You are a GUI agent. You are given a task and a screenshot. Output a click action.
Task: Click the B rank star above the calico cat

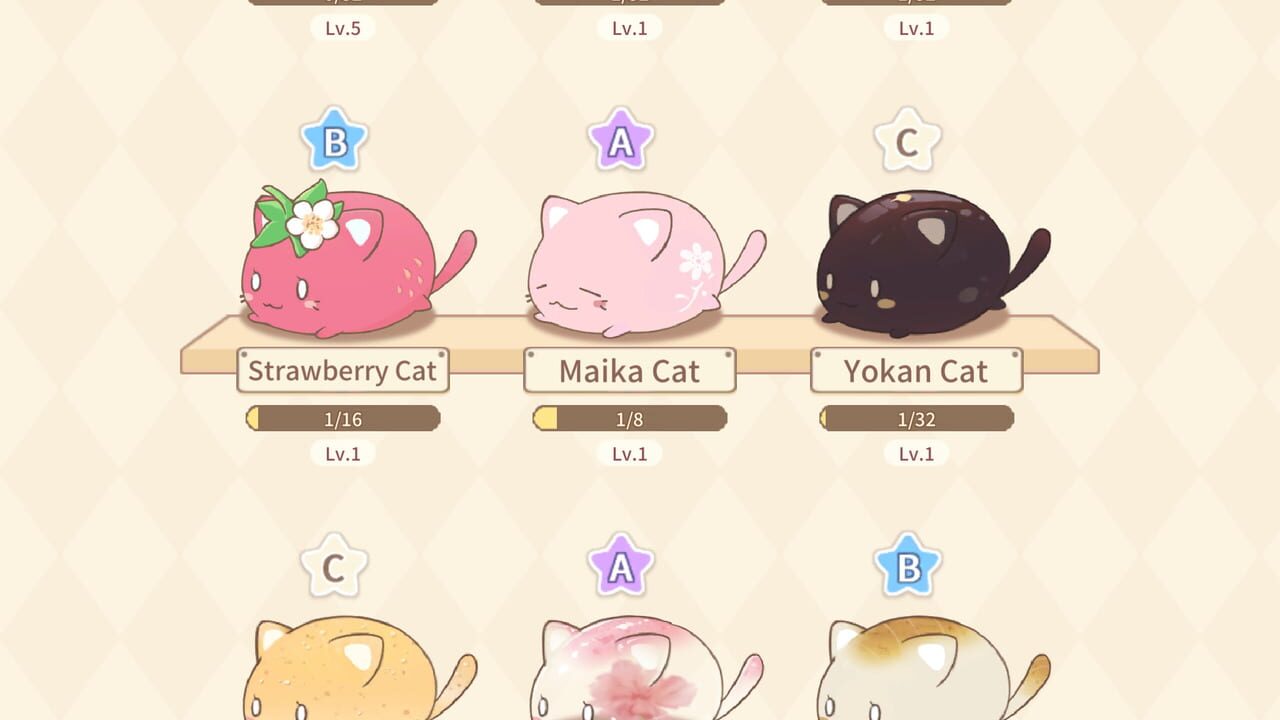pyautogui.click(x=906, y=566)
